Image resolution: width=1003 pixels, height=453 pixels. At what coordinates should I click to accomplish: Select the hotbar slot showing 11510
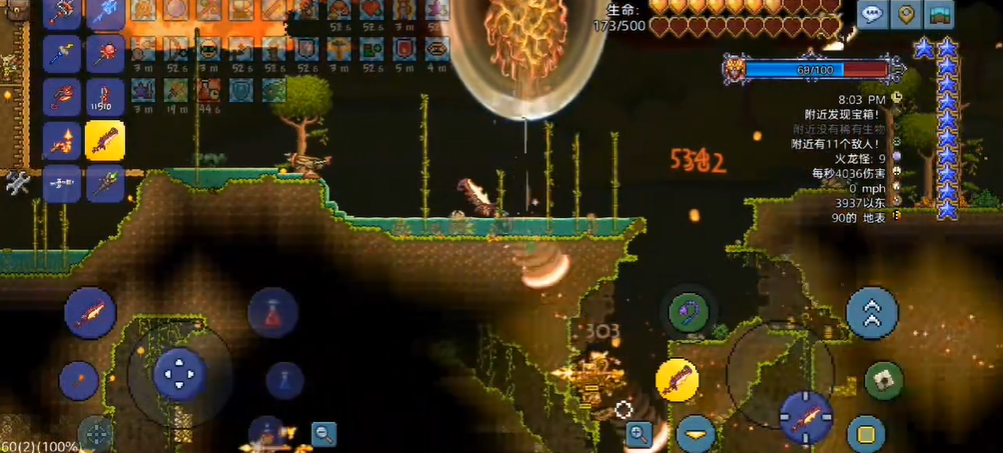pos(104,97)
